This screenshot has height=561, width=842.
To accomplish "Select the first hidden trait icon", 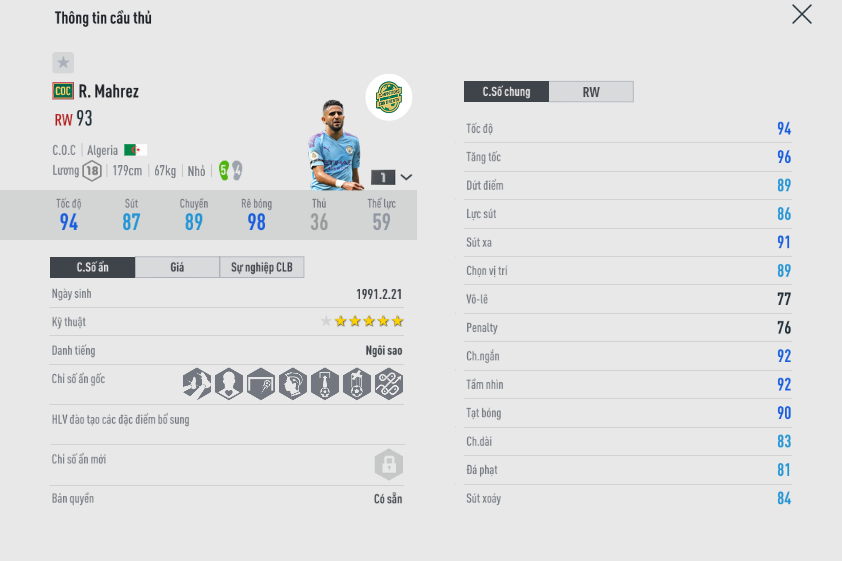I will coord(197,383).
